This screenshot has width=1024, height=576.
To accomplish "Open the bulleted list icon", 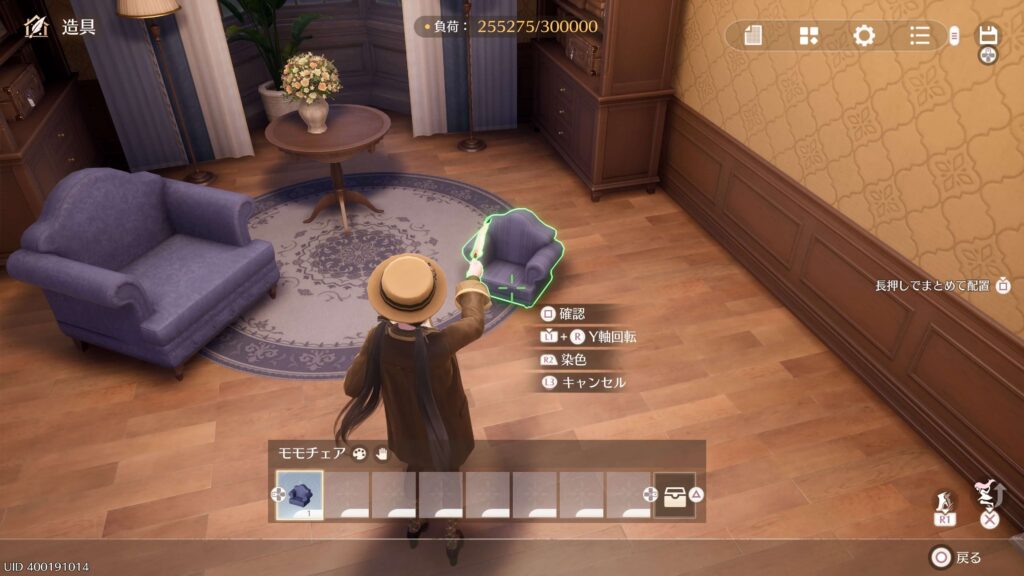I will click(x=920, y=36).
